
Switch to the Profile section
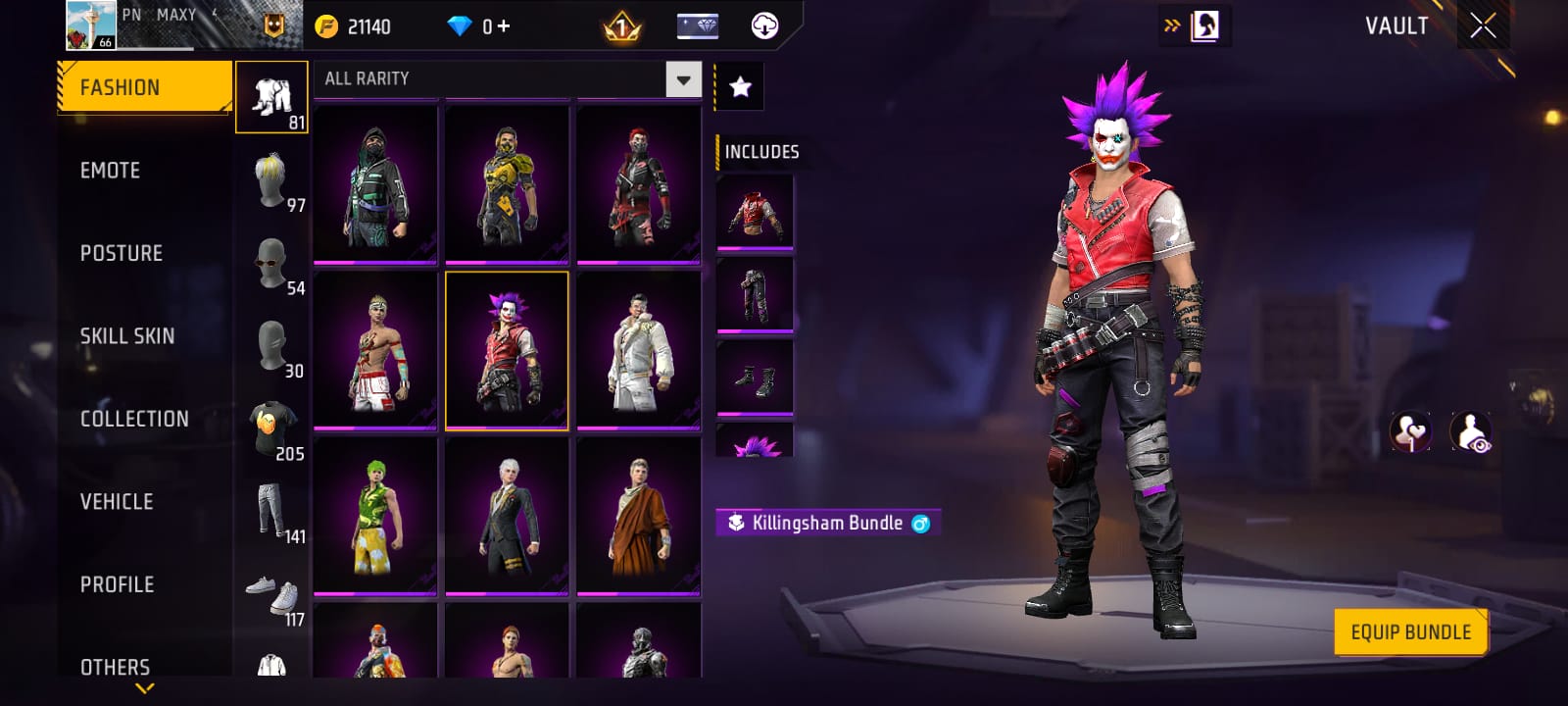(x=118, y=584)
